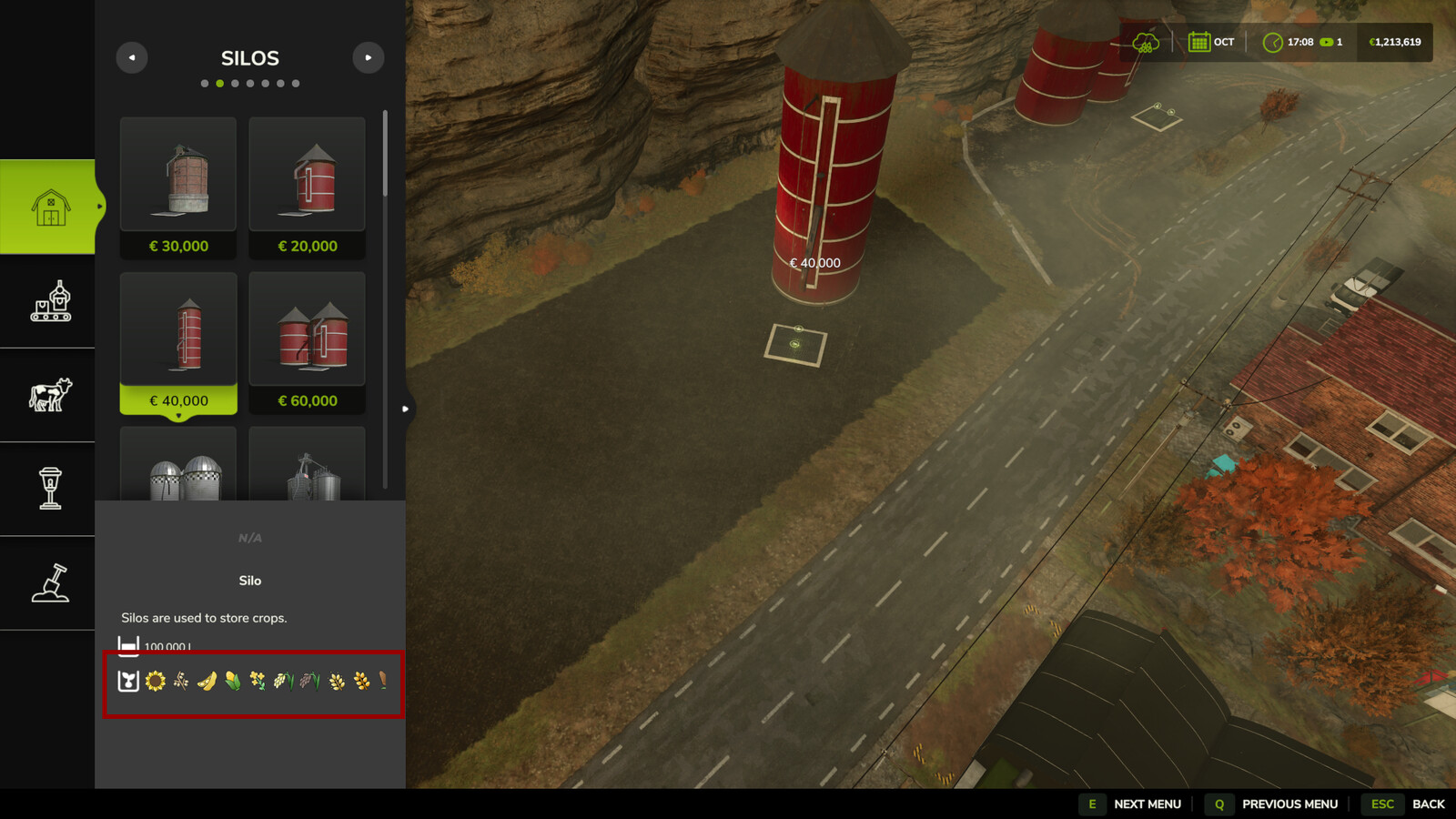1456x819 pixels.
Task: Open the decoration lamp post tab
Action: (49, 489)
